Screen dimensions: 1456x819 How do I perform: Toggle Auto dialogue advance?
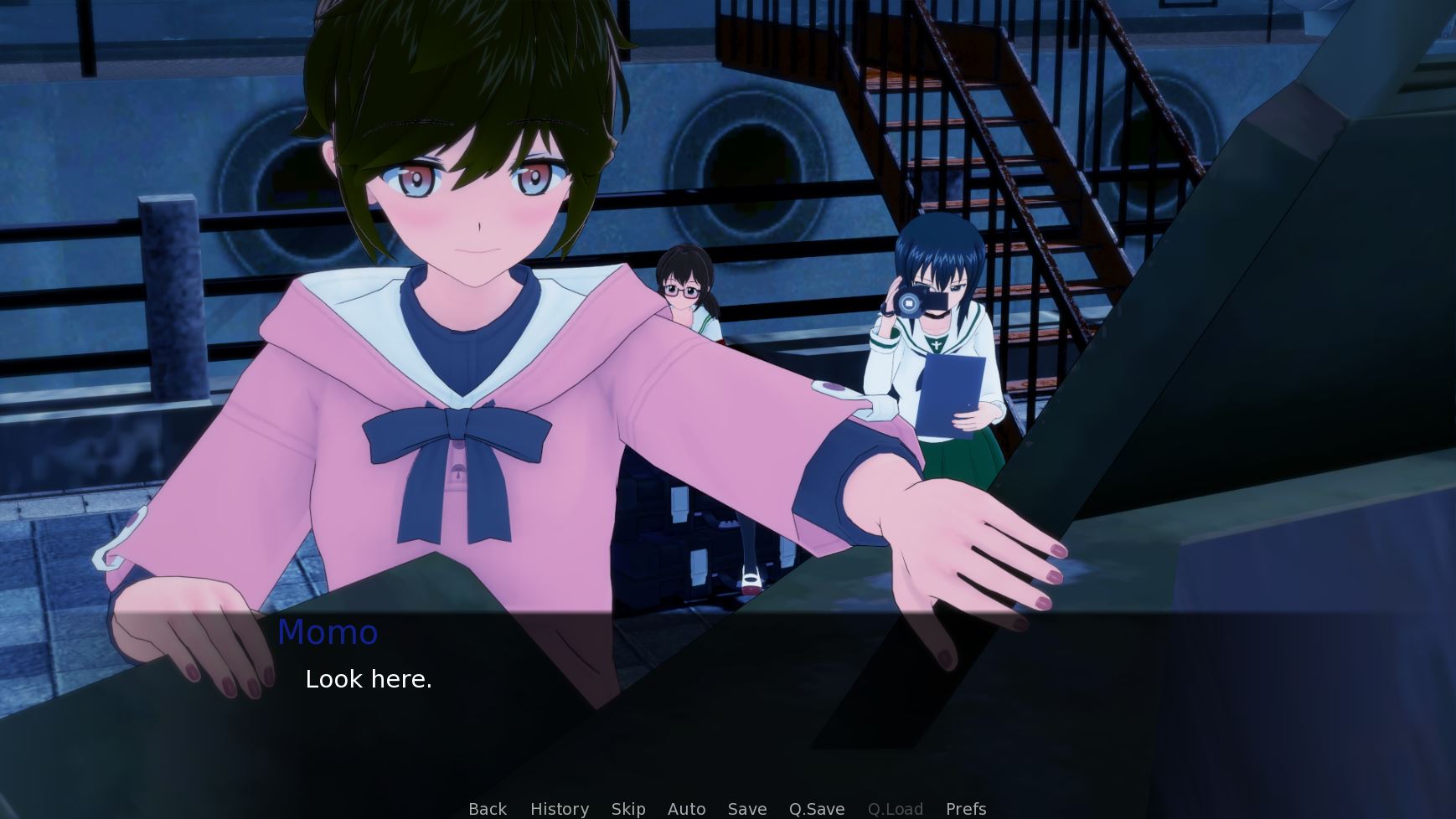point(686,809)
